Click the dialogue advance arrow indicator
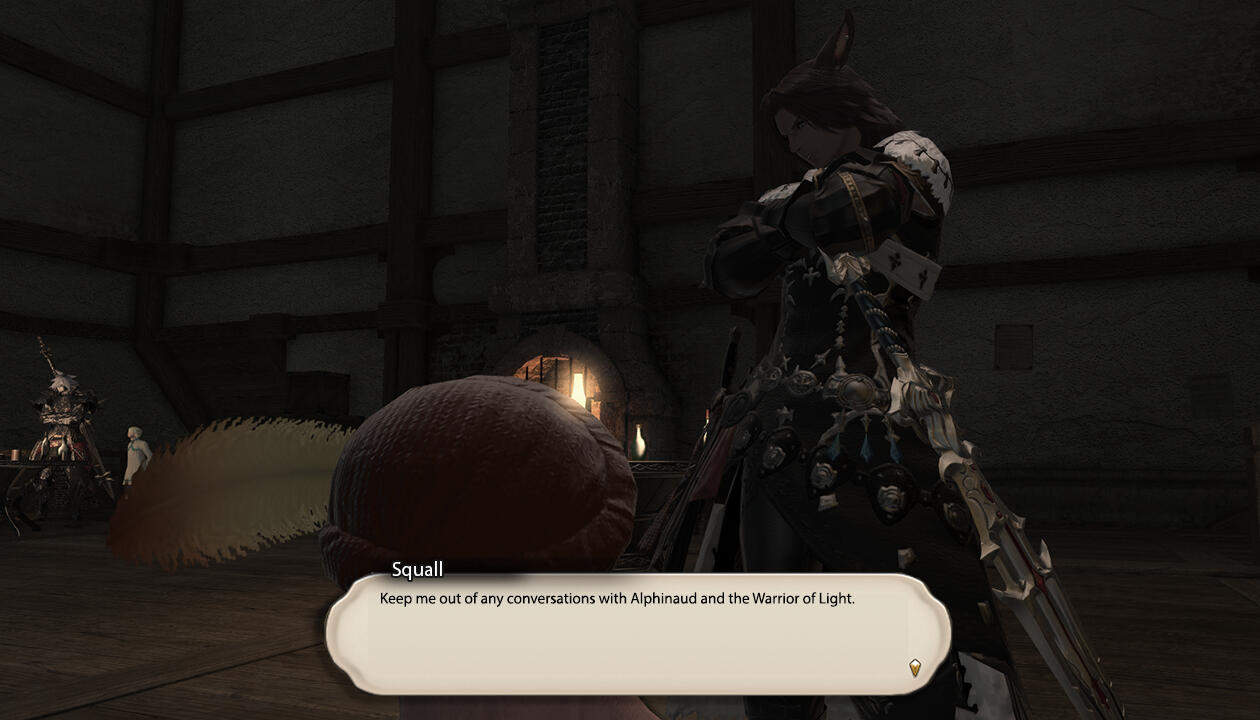1260x720 pixels. [x=914, y=667]
